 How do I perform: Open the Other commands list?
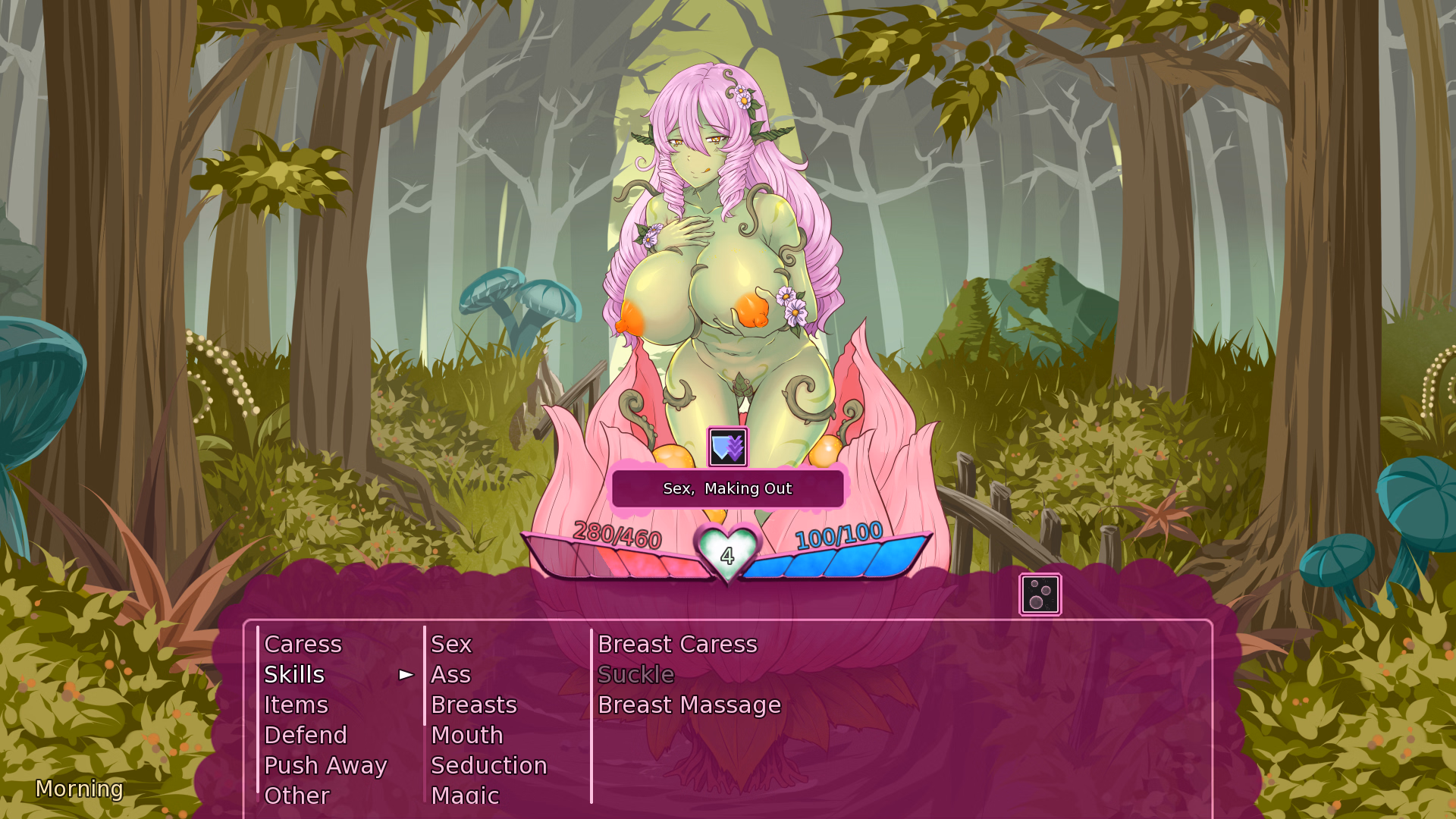tap(296, 795)
